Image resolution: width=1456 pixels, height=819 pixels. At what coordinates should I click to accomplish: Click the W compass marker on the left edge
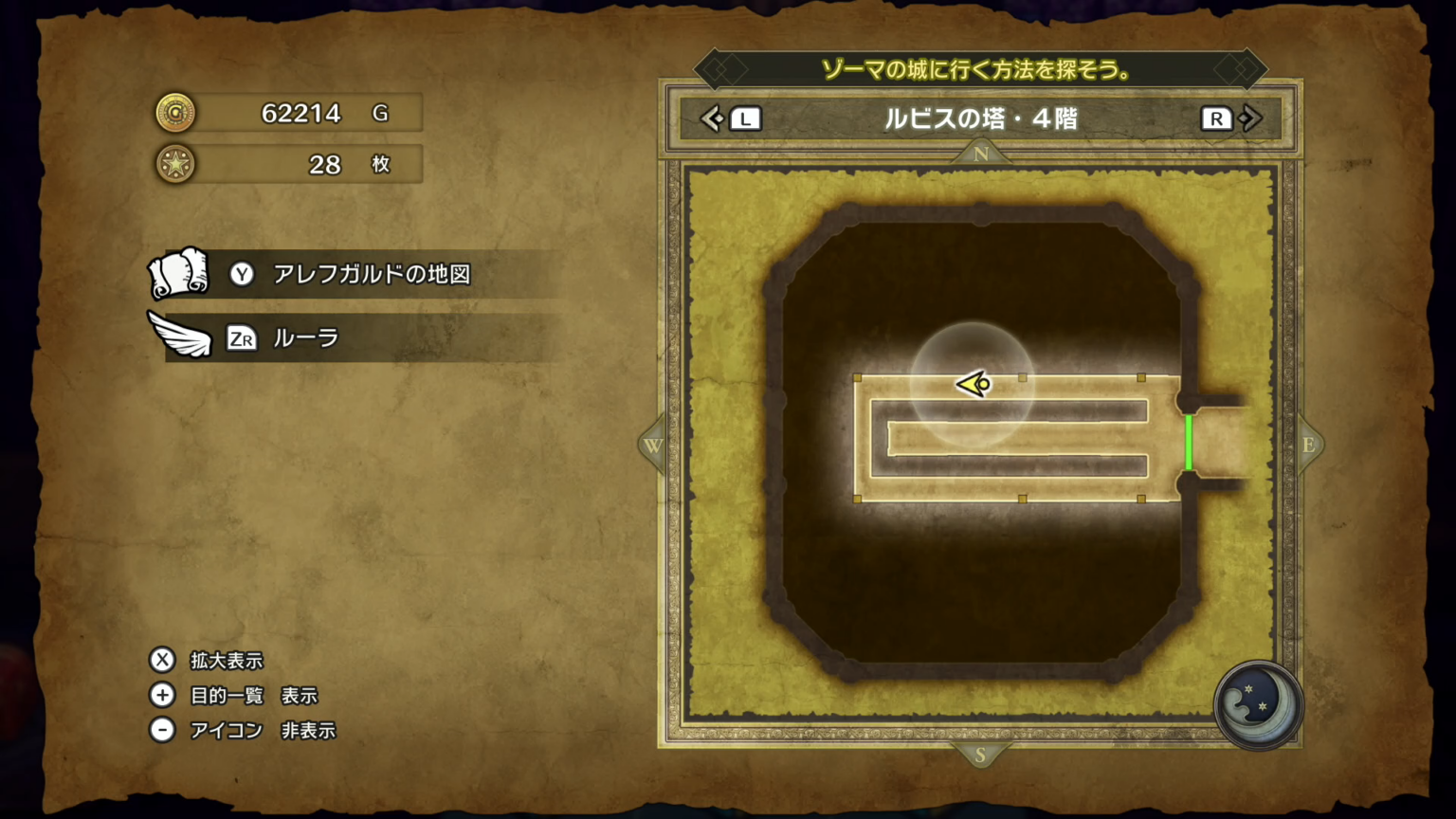(x=651, y=445)
